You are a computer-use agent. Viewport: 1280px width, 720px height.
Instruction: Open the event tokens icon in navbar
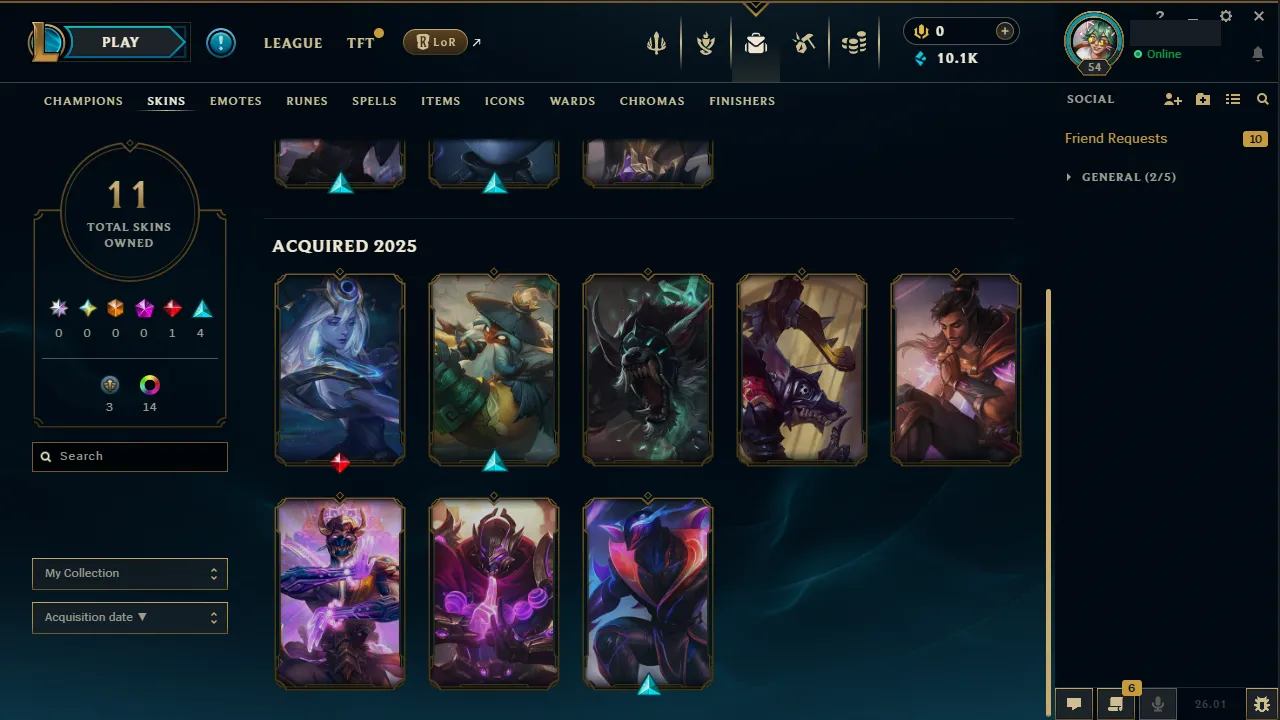(804, 43)
